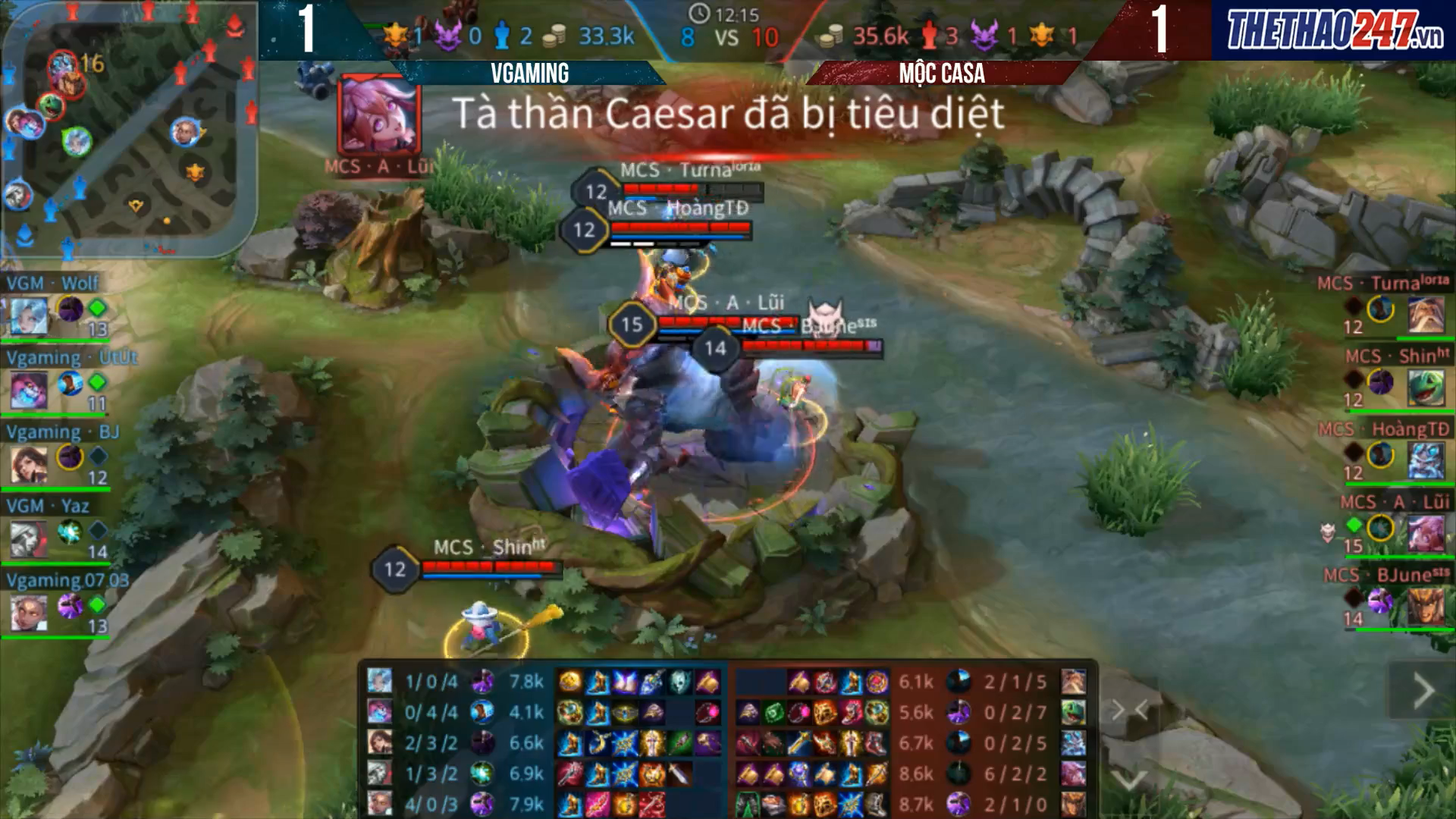This screenshot has width=1456, height=819.
Task: Click the down chevron beside the scoreboard
Action: pos(1129,780)
